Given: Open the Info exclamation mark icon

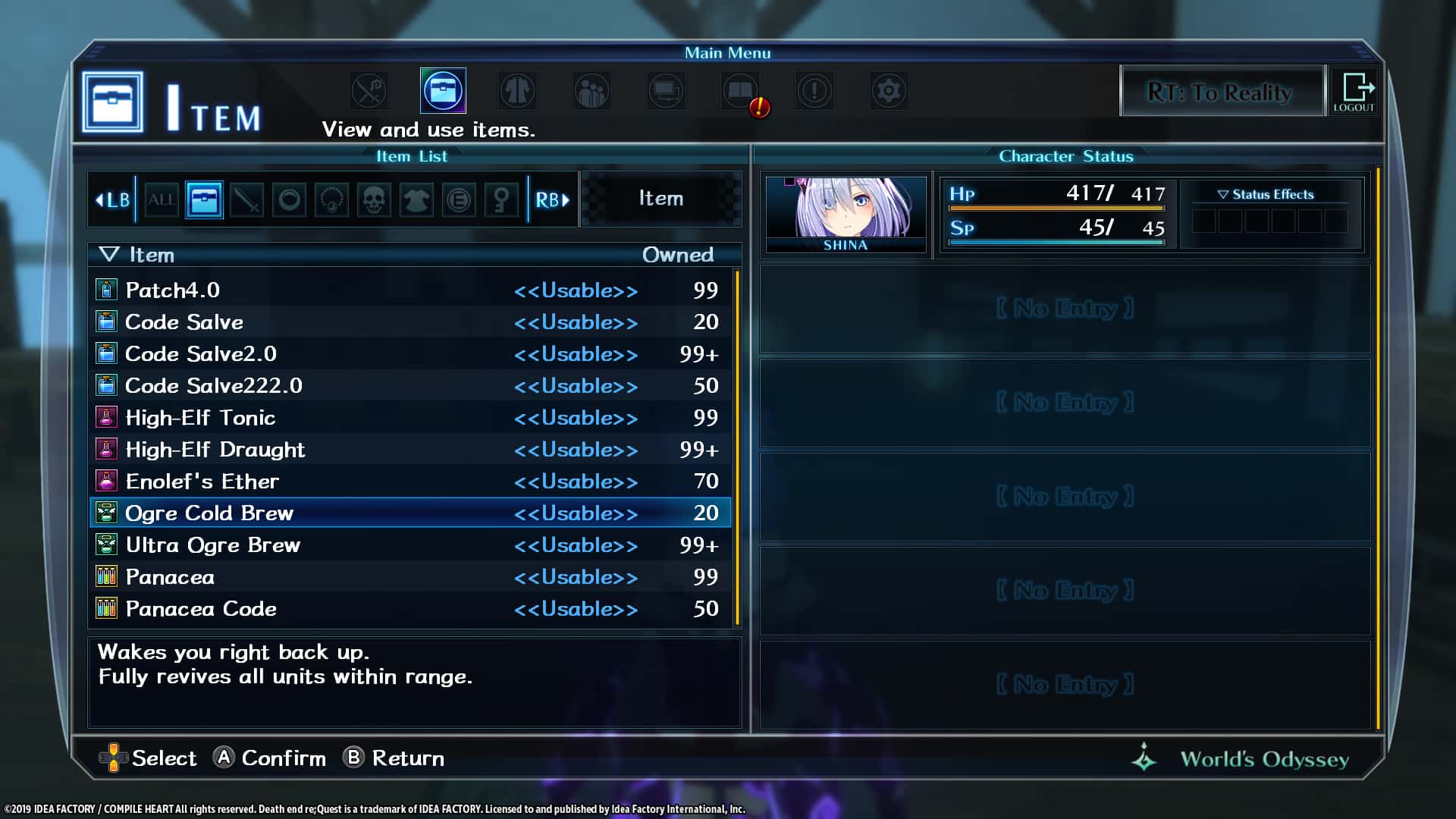Looking at the screenshot, I should pyautogui.click(x=814, y=90).
